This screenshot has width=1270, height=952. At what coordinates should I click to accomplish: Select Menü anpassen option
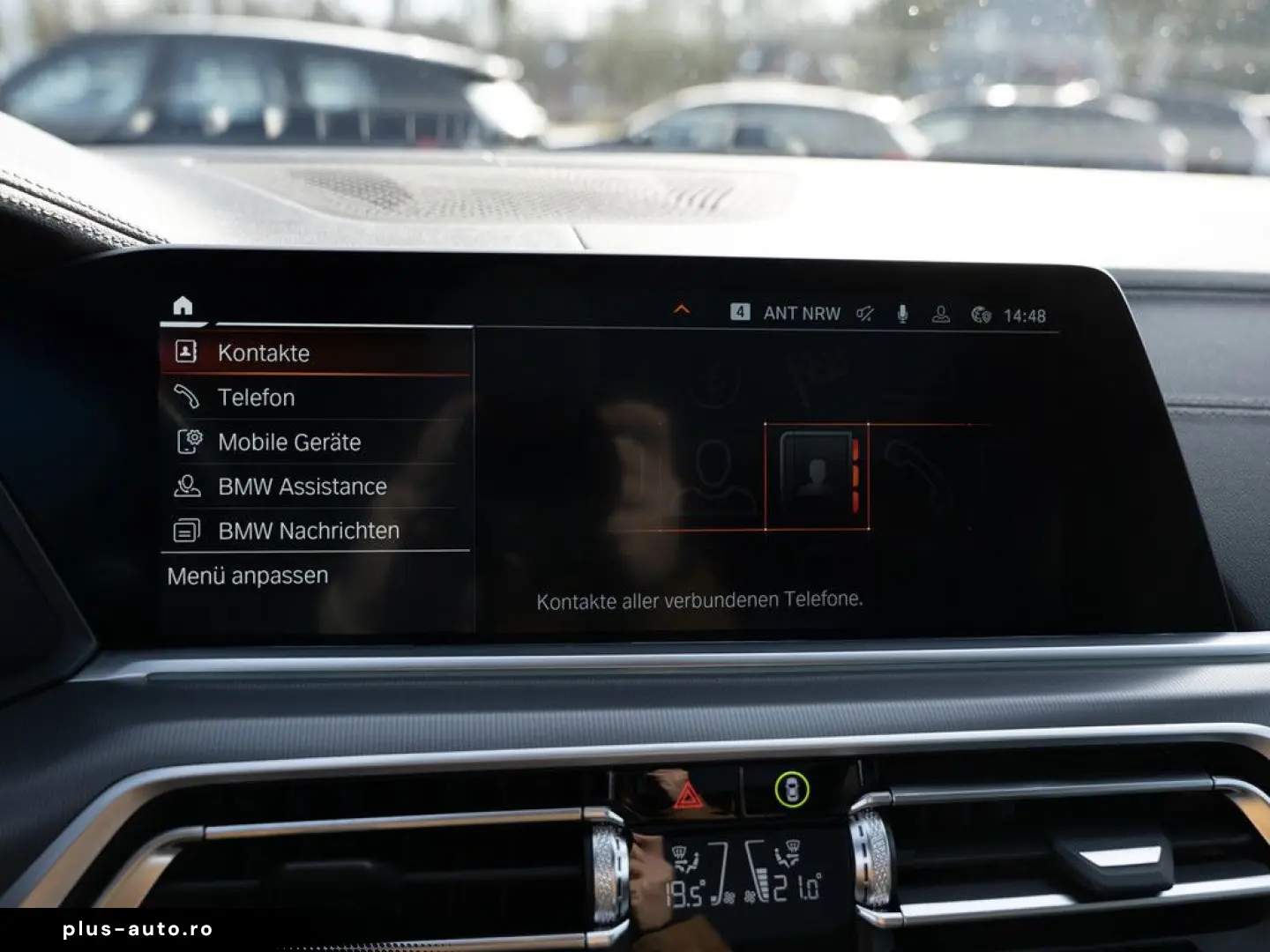(x=248, y=576)
